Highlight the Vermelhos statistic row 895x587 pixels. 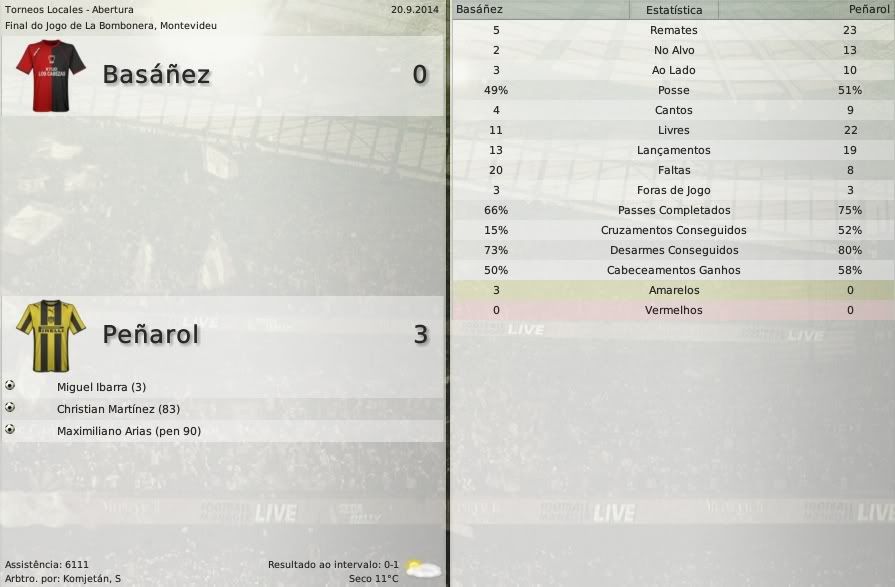(673, 310)
